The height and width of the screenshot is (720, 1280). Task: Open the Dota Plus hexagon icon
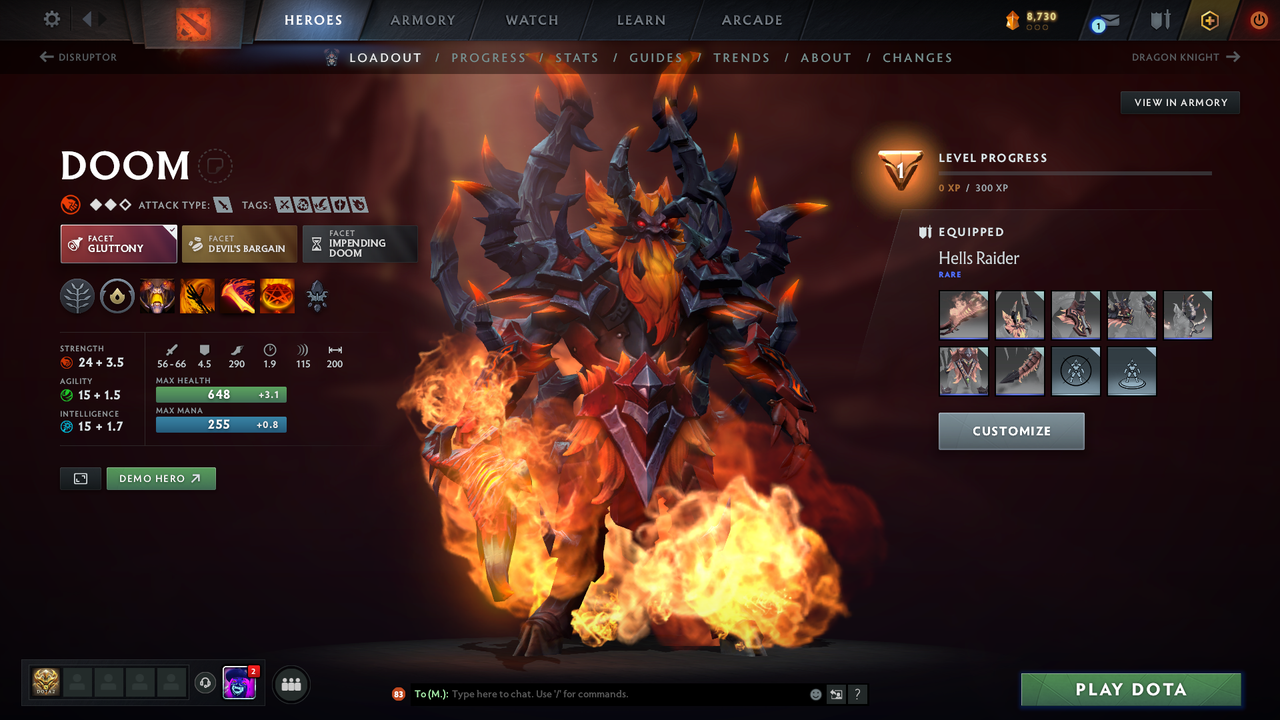(1209, 19)
